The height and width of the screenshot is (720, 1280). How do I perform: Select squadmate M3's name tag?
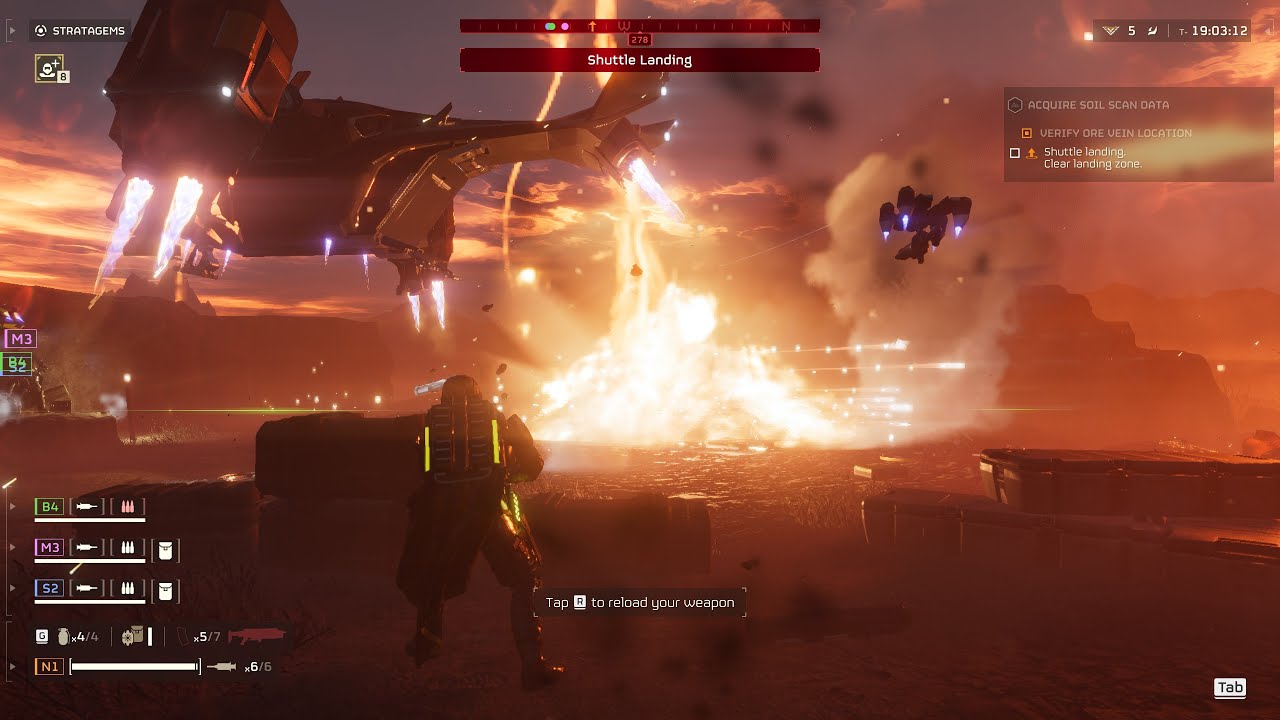tap(49, 547)
